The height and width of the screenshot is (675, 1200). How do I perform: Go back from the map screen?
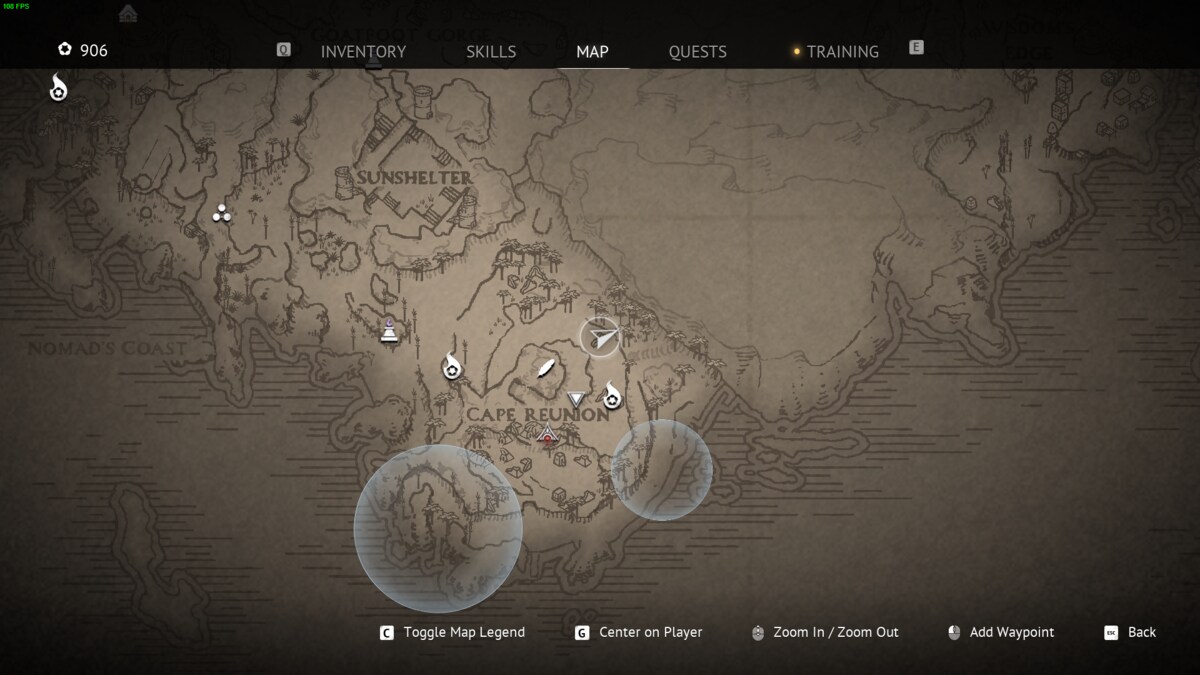pyautogui.click(x=1130, y=632)
